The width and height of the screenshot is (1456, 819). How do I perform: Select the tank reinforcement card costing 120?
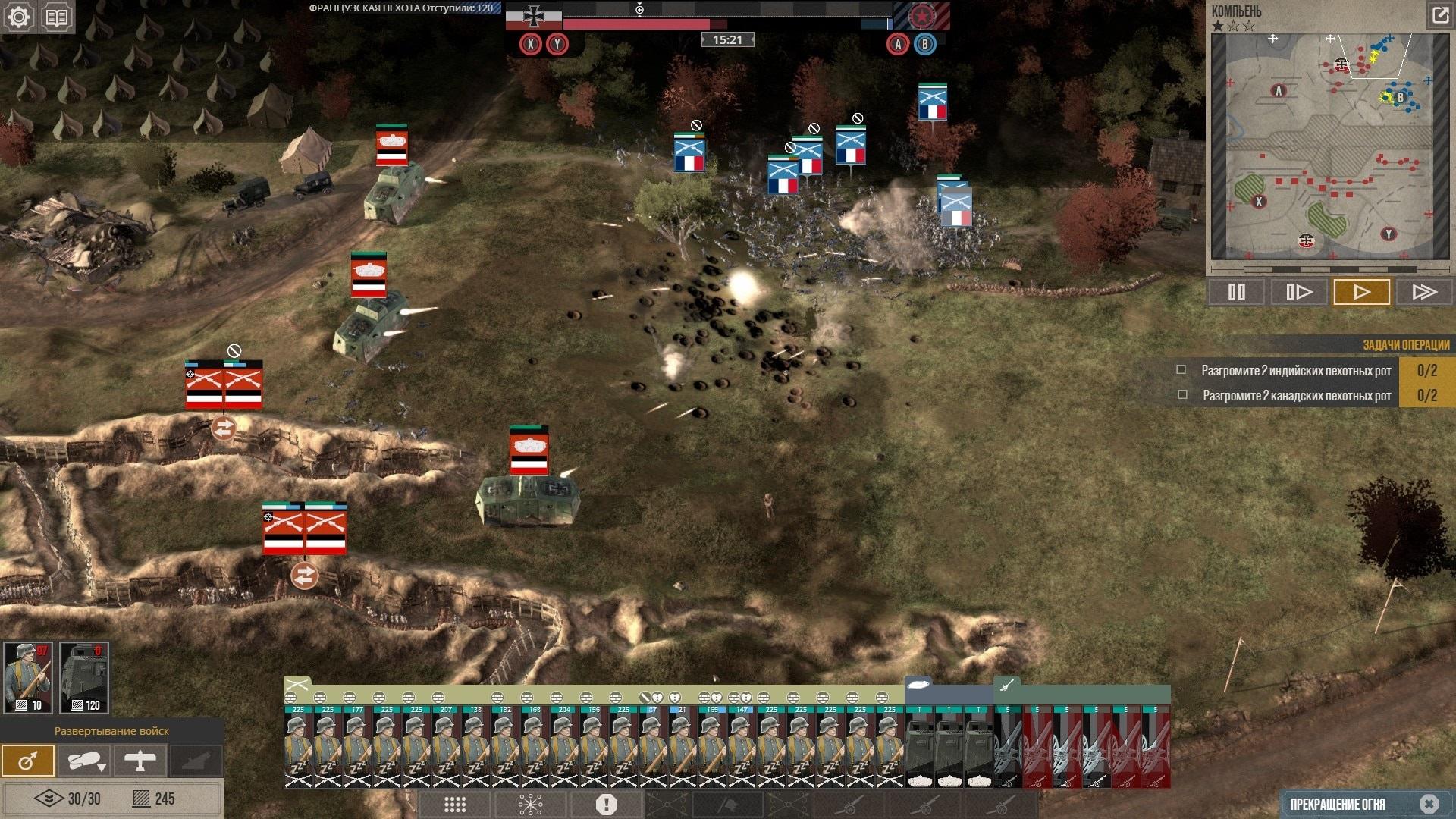tap(84, 677)
